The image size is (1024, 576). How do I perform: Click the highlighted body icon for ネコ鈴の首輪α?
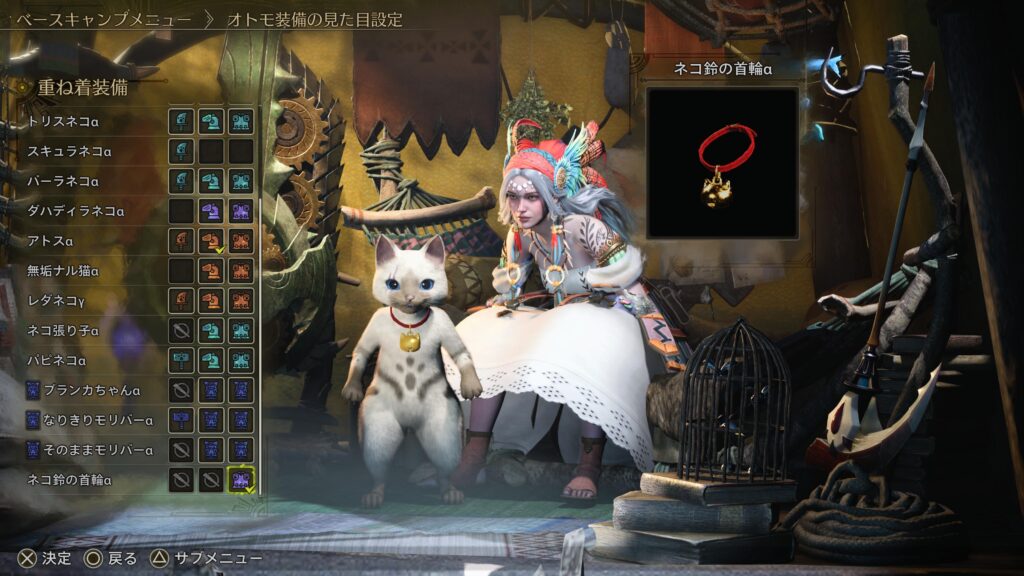tap(240, 480)
